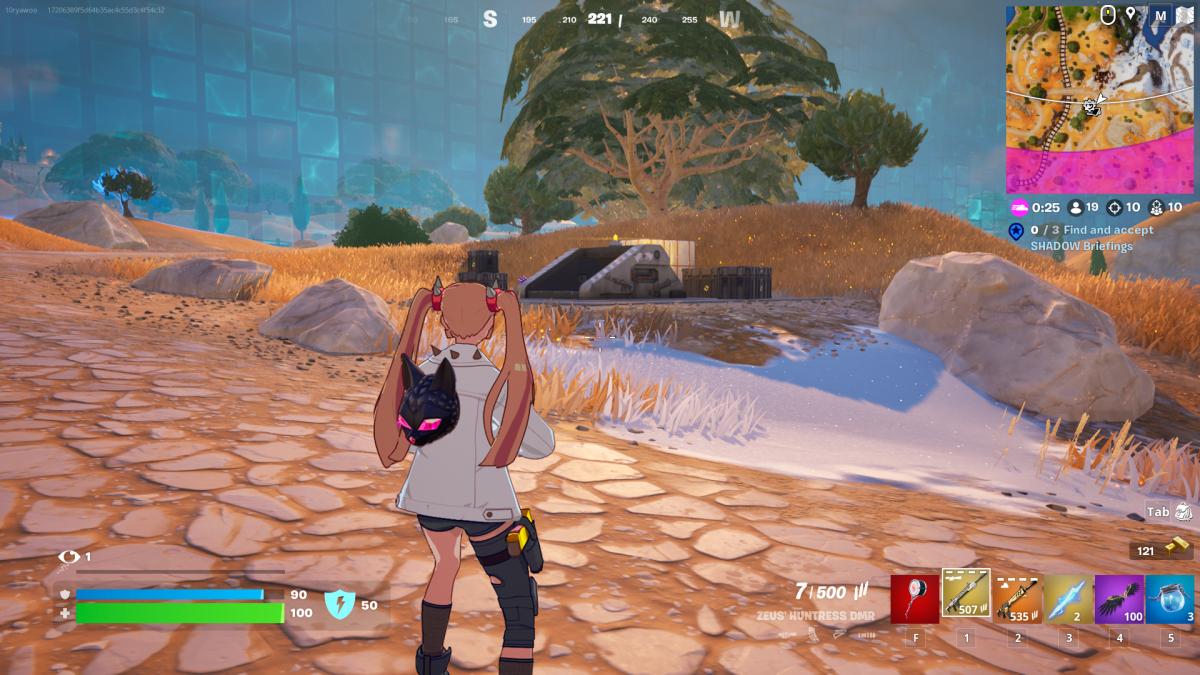The width and height of the screenshot is (1200, 675).
Task: Choose the black wings item slot
Action: [x=1119, y=598]
